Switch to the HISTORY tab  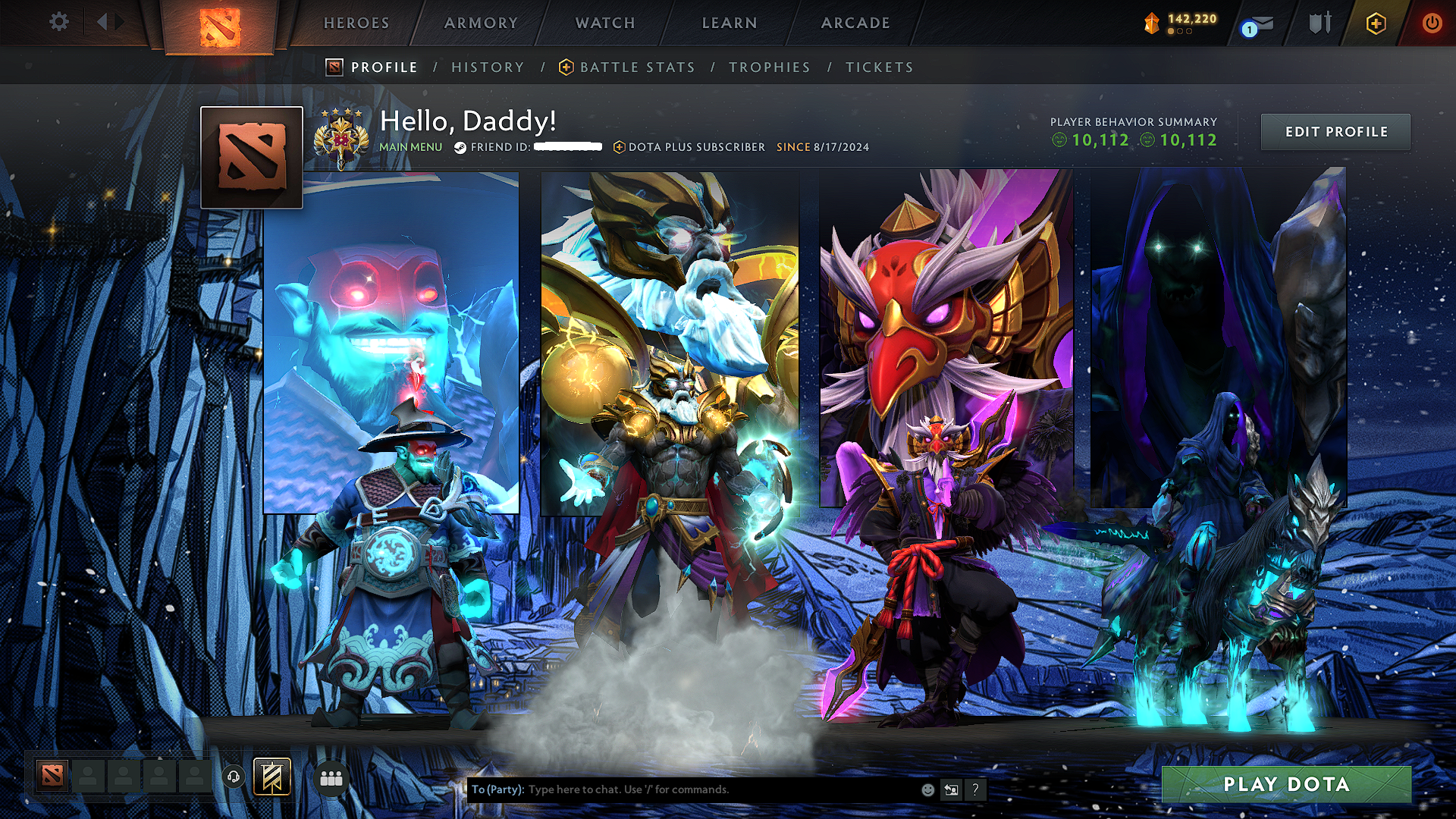488,67
